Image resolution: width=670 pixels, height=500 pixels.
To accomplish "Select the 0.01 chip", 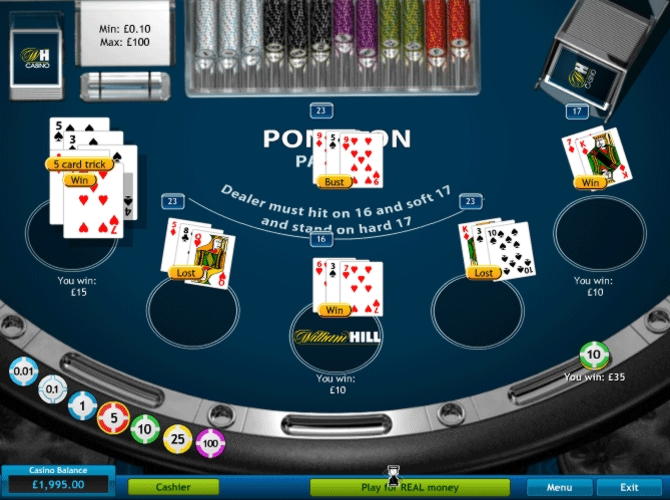I will pos(23,372).
